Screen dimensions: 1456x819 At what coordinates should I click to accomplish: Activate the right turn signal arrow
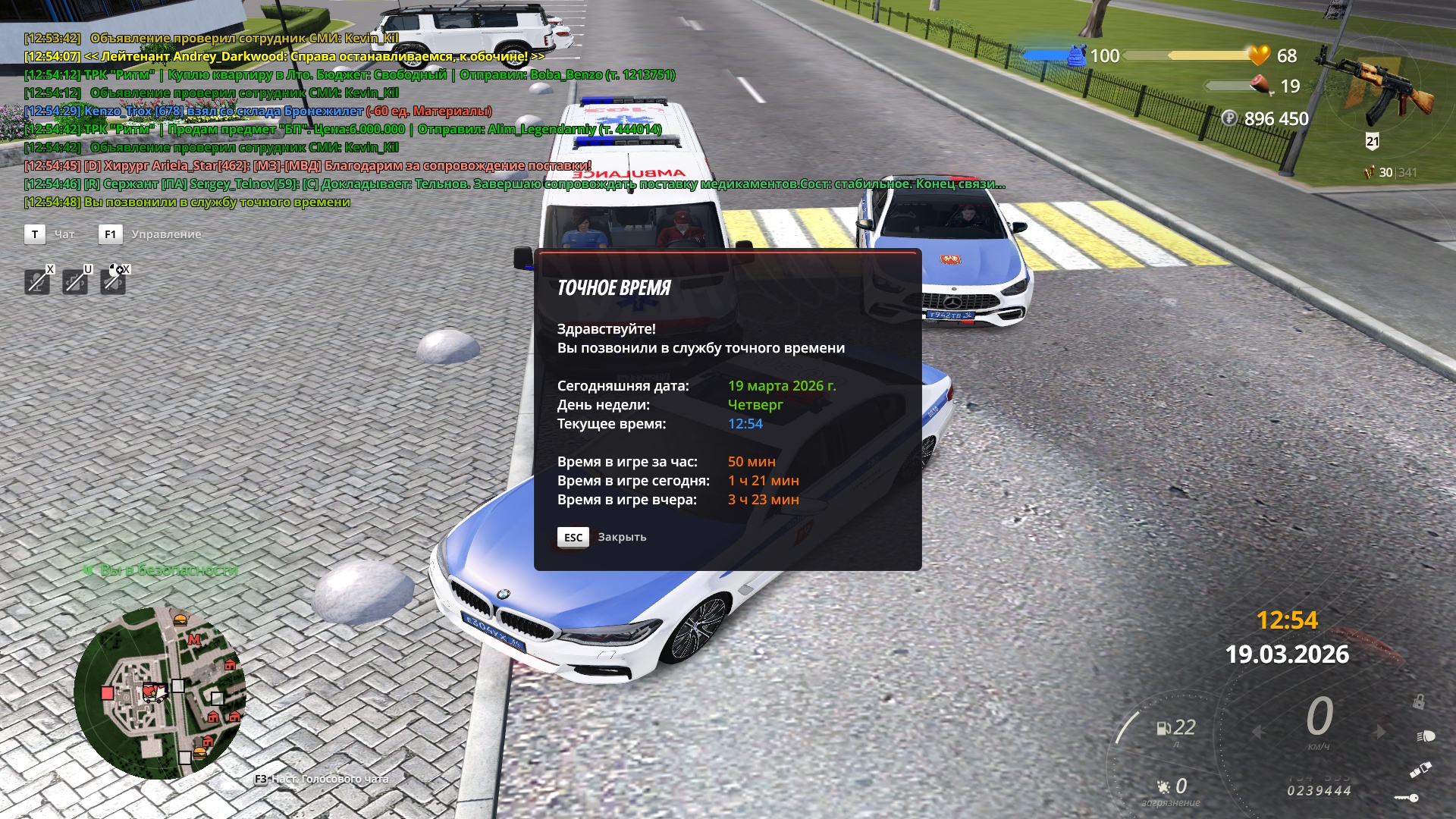click(x=1379, y=732)
